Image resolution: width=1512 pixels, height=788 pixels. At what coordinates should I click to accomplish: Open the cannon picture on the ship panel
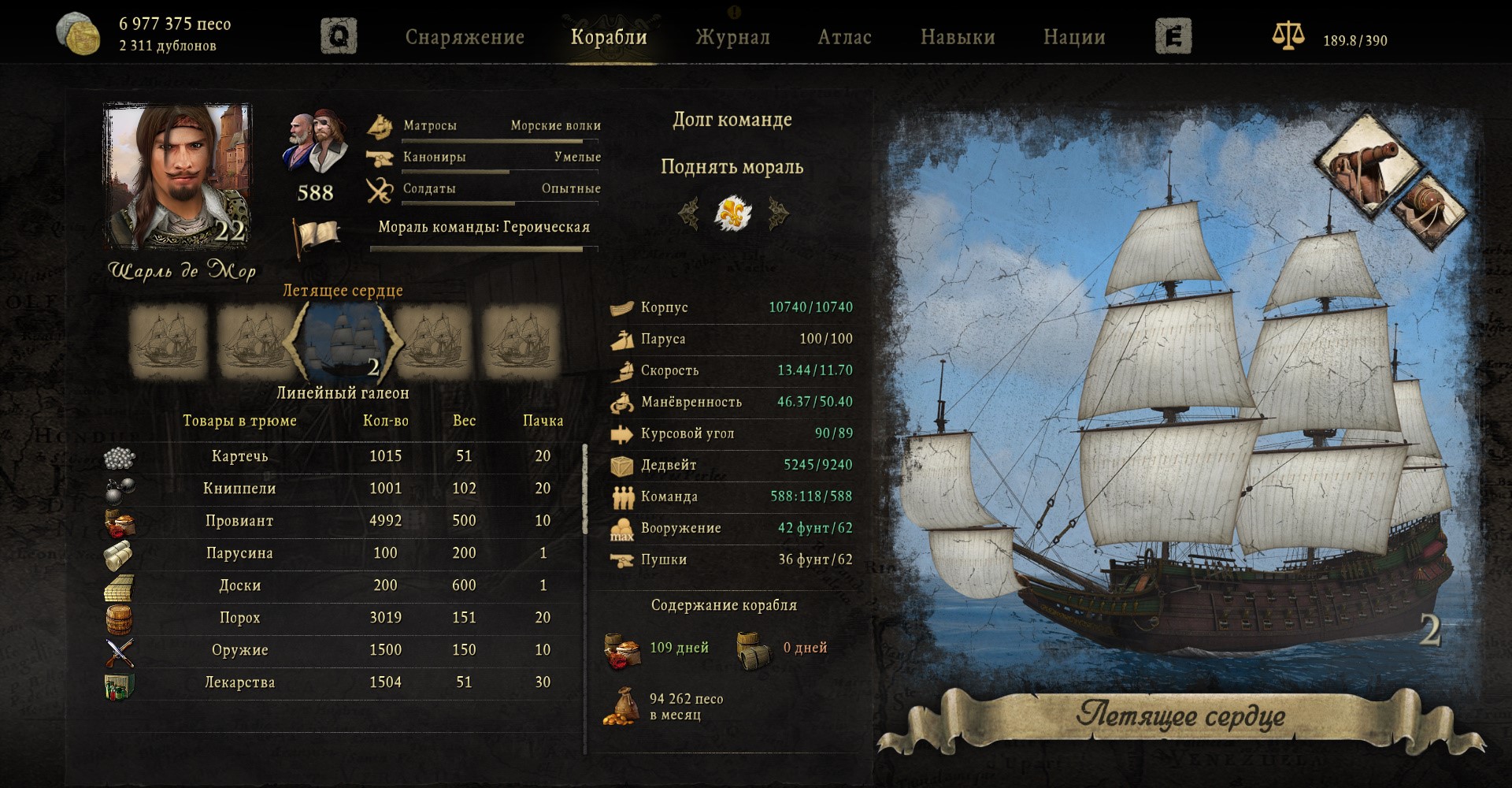pos(1365,163)
